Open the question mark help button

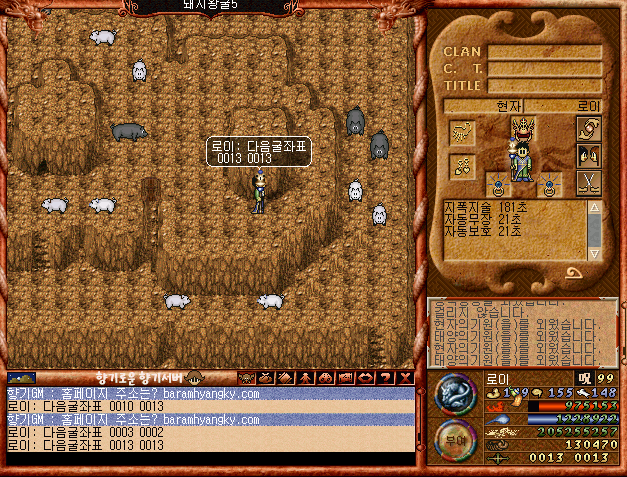click(x=385, y=378)
